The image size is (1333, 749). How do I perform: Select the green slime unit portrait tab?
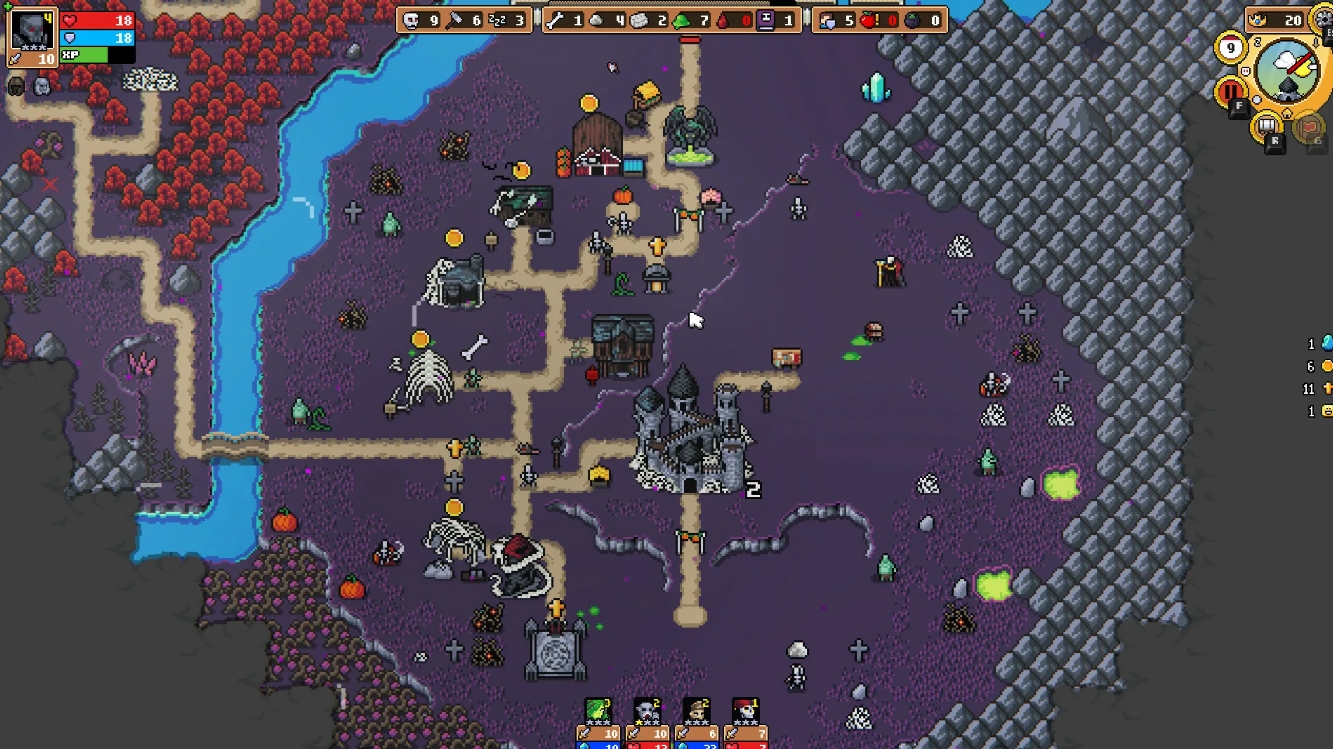tap(598, 710)
